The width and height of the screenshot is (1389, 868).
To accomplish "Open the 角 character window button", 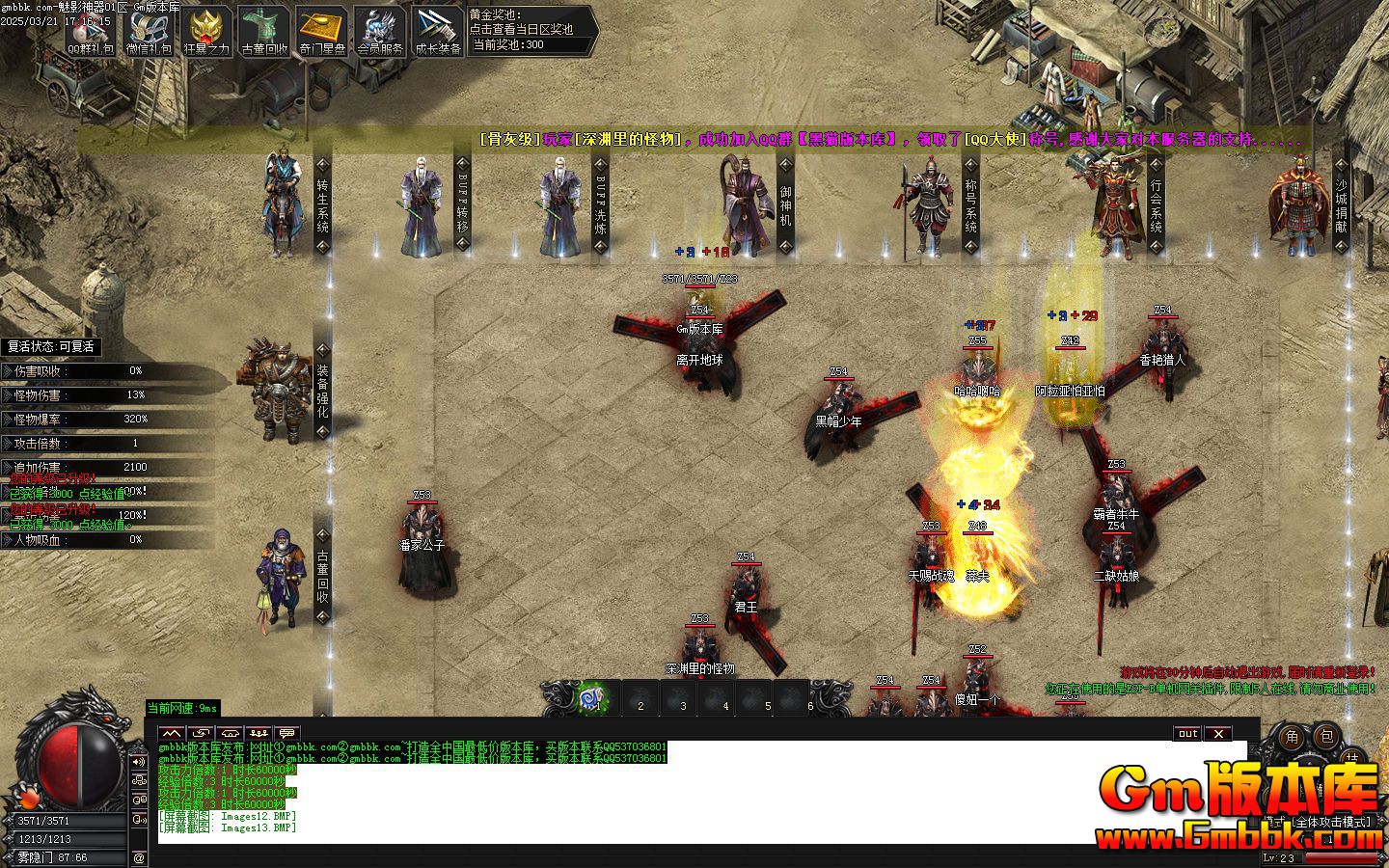I will click(1293, 737).
